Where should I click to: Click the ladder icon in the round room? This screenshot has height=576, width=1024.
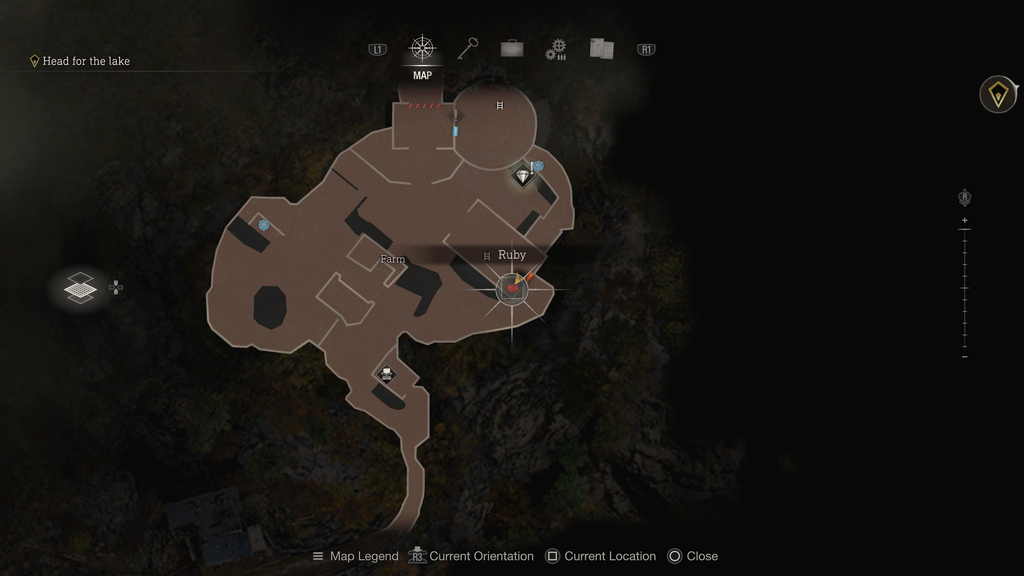(500, 105)
